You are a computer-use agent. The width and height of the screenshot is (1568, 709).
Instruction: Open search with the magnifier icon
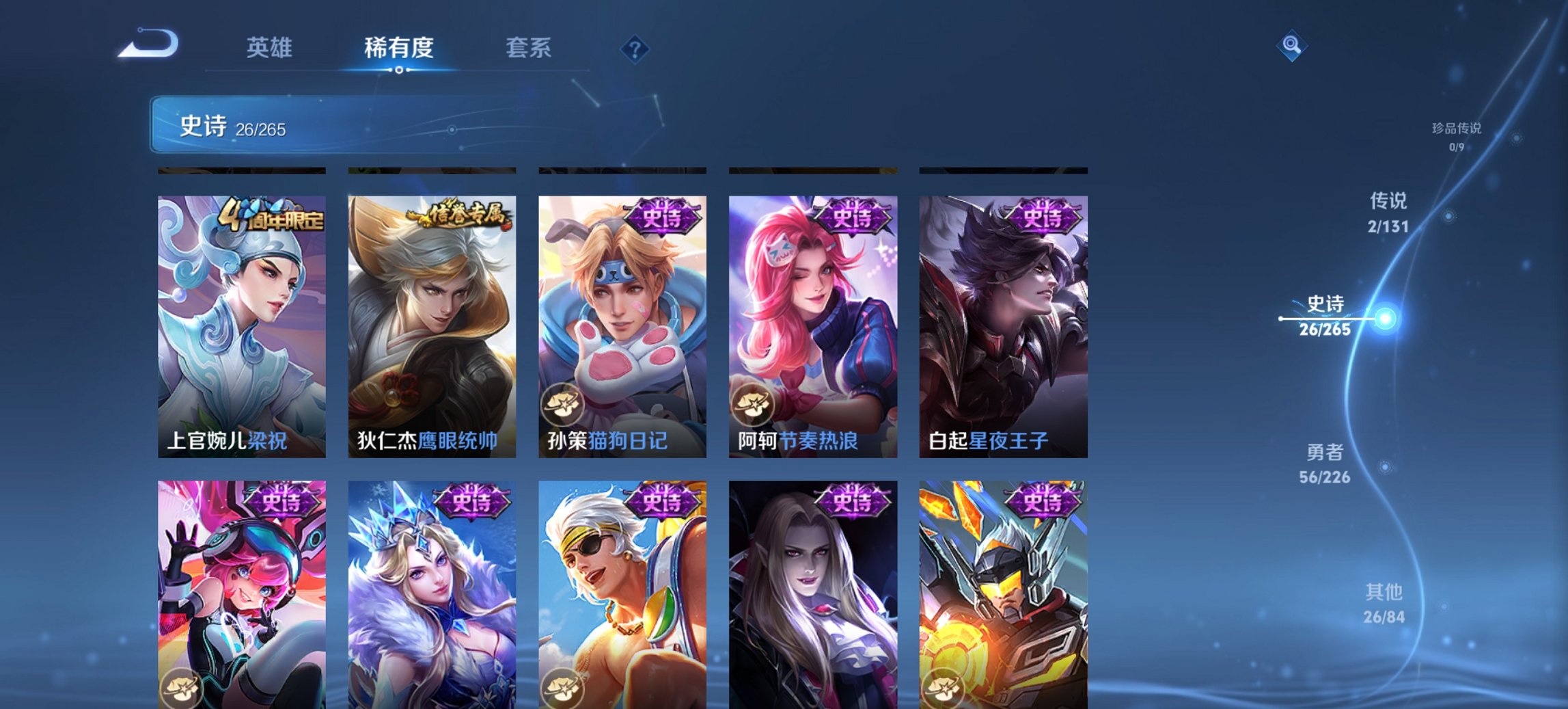(x=1290, y=46)
